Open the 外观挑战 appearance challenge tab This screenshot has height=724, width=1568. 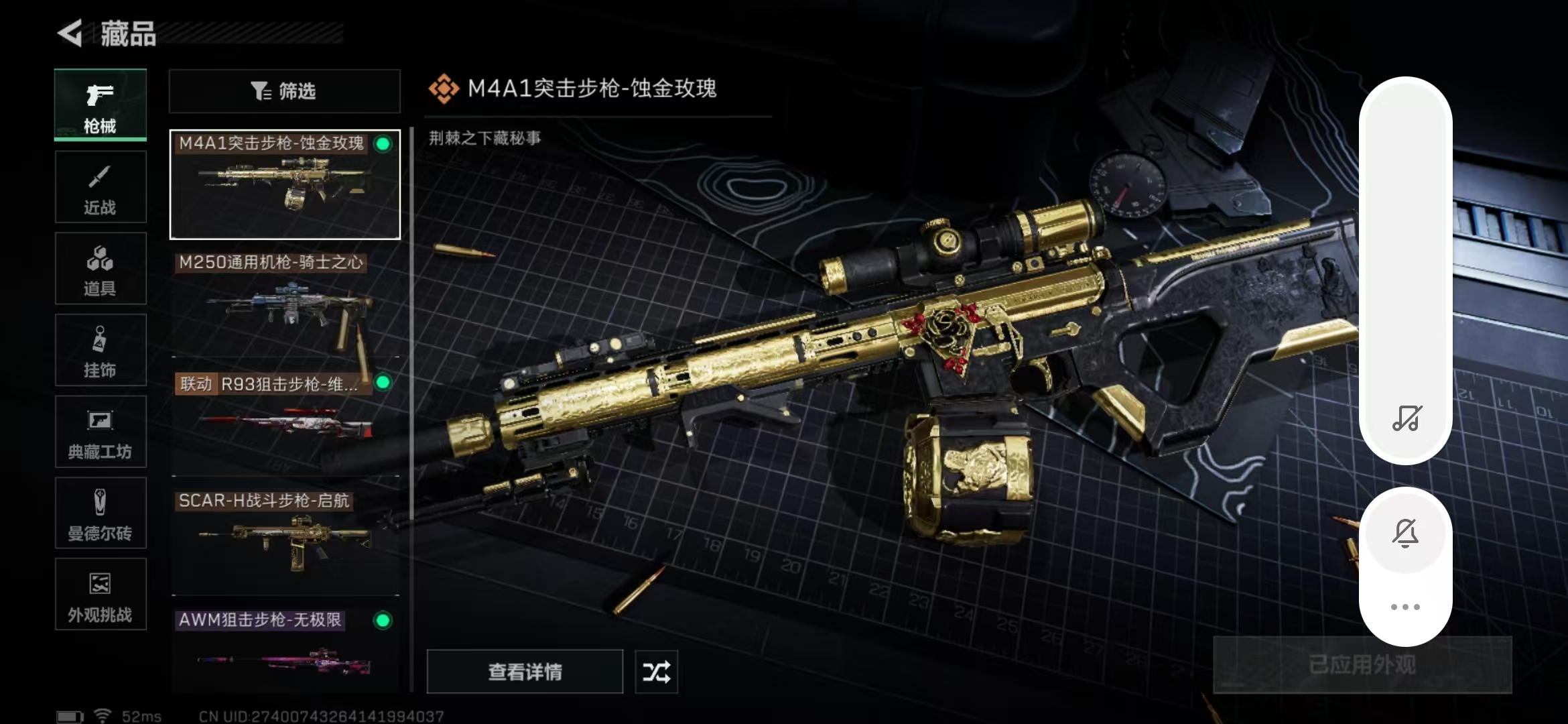coord(101,595)
